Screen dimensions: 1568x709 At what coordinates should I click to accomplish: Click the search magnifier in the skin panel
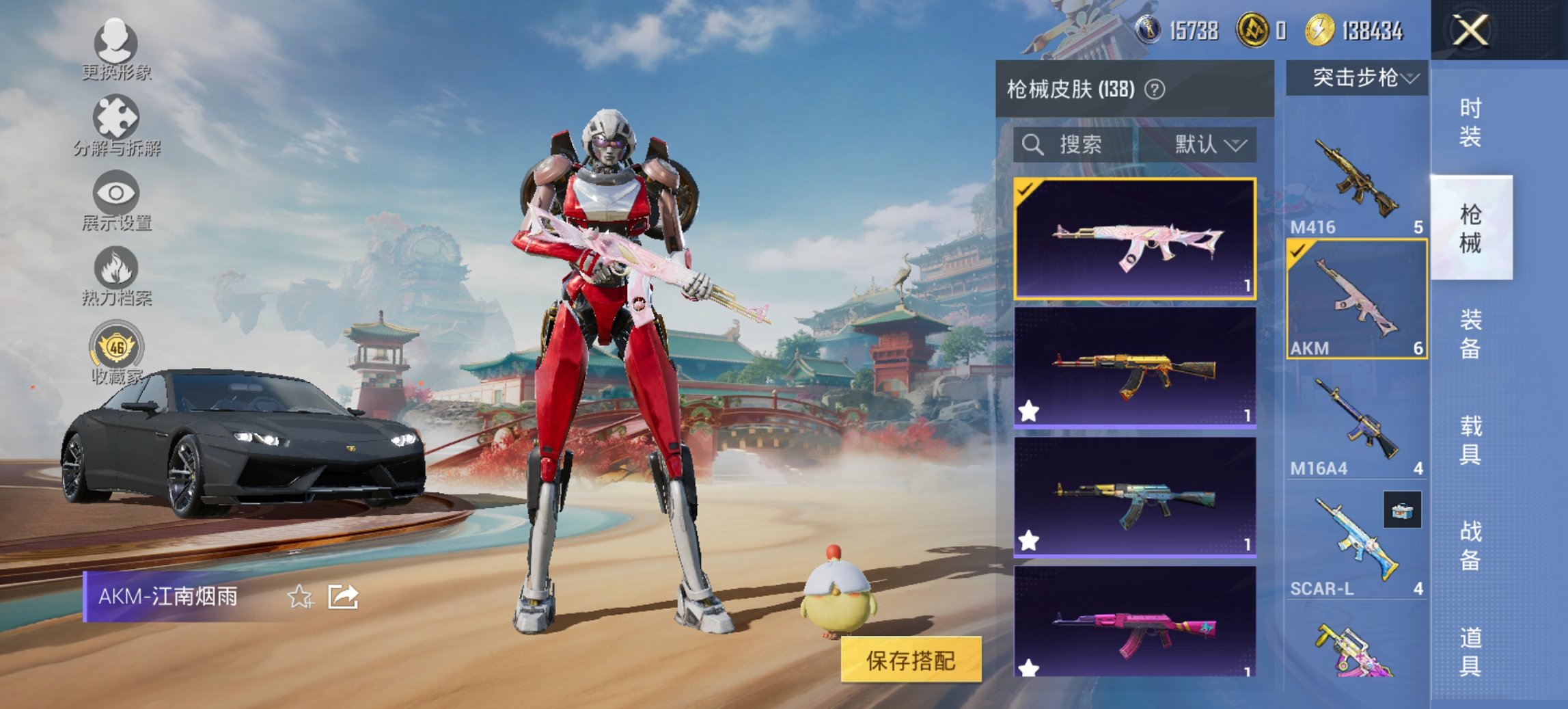(1032, 146)
